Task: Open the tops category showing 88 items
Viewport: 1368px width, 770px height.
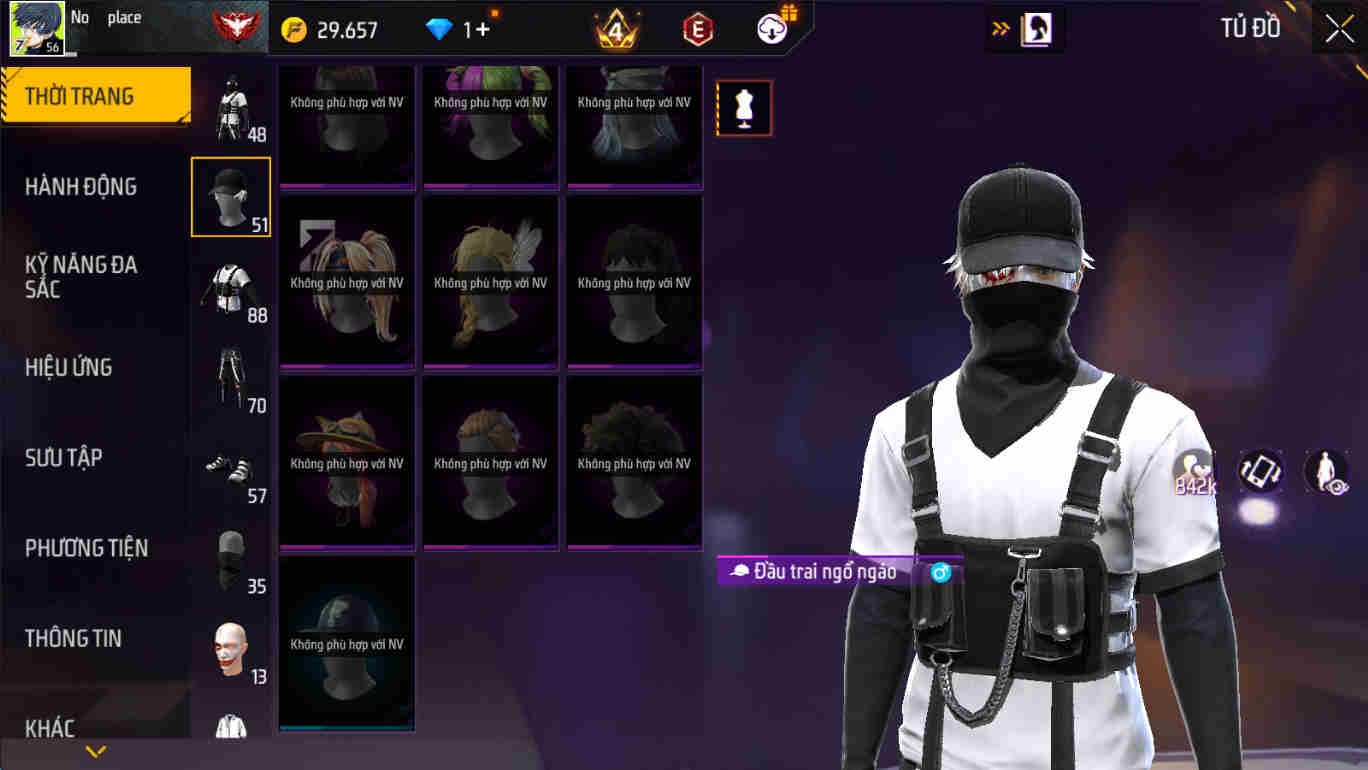Action: (x=230, y=286)
